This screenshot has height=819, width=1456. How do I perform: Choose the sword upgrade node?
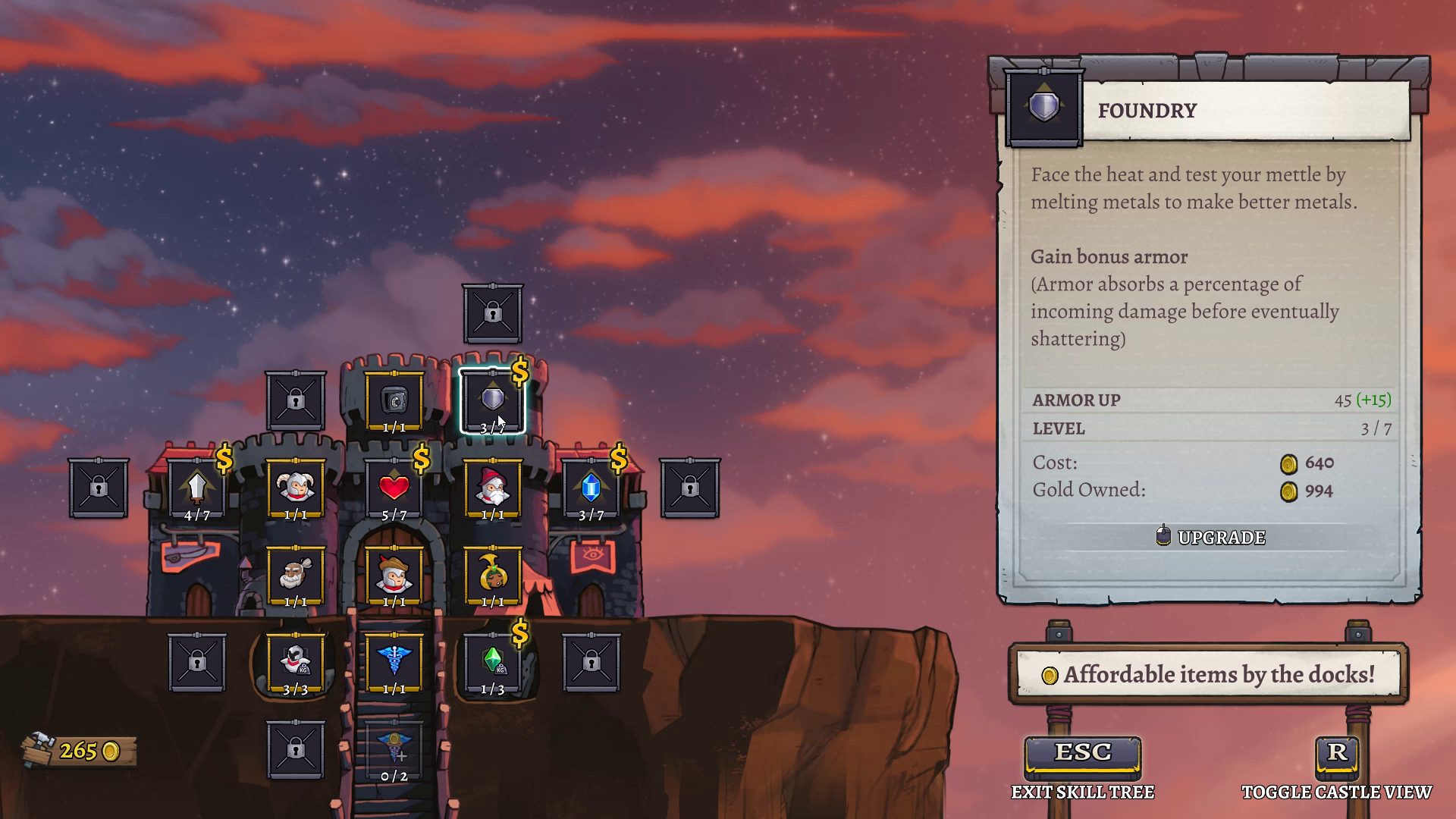pyautogui.click(x=196, y=488)
